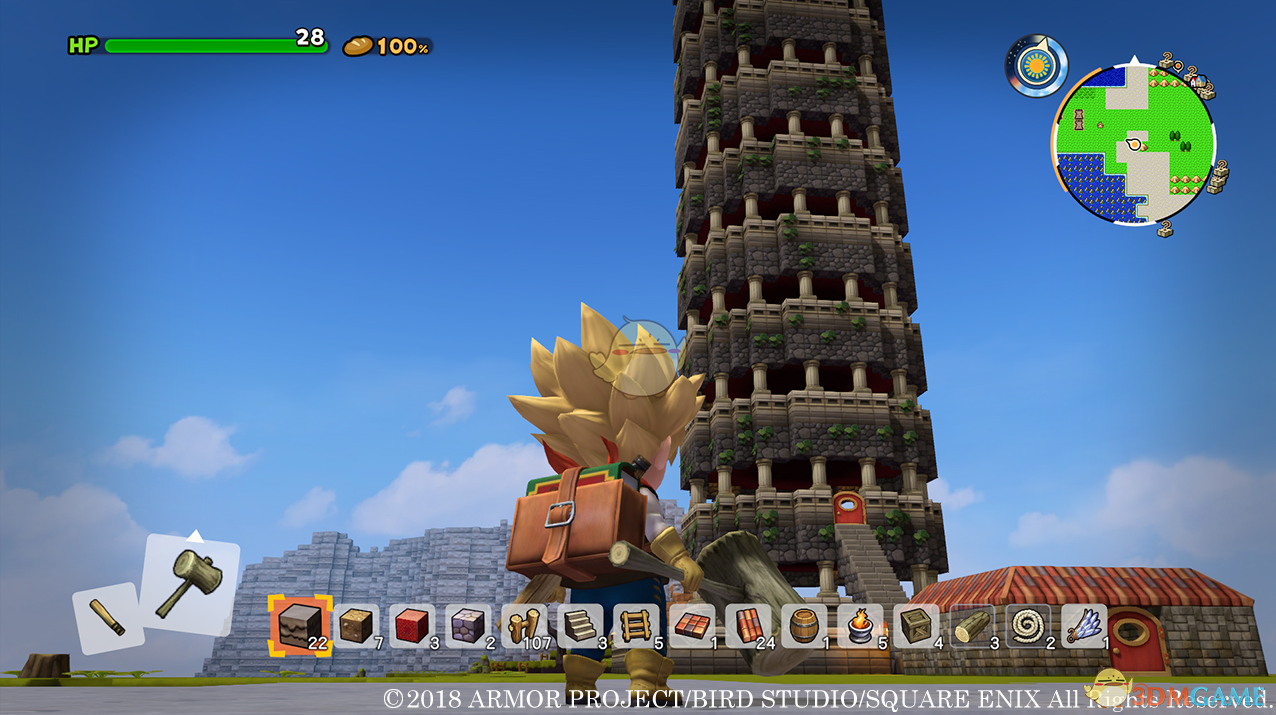Click the player marker on the minimap
Screen dimensions: 1276x715
point(1135,145)
